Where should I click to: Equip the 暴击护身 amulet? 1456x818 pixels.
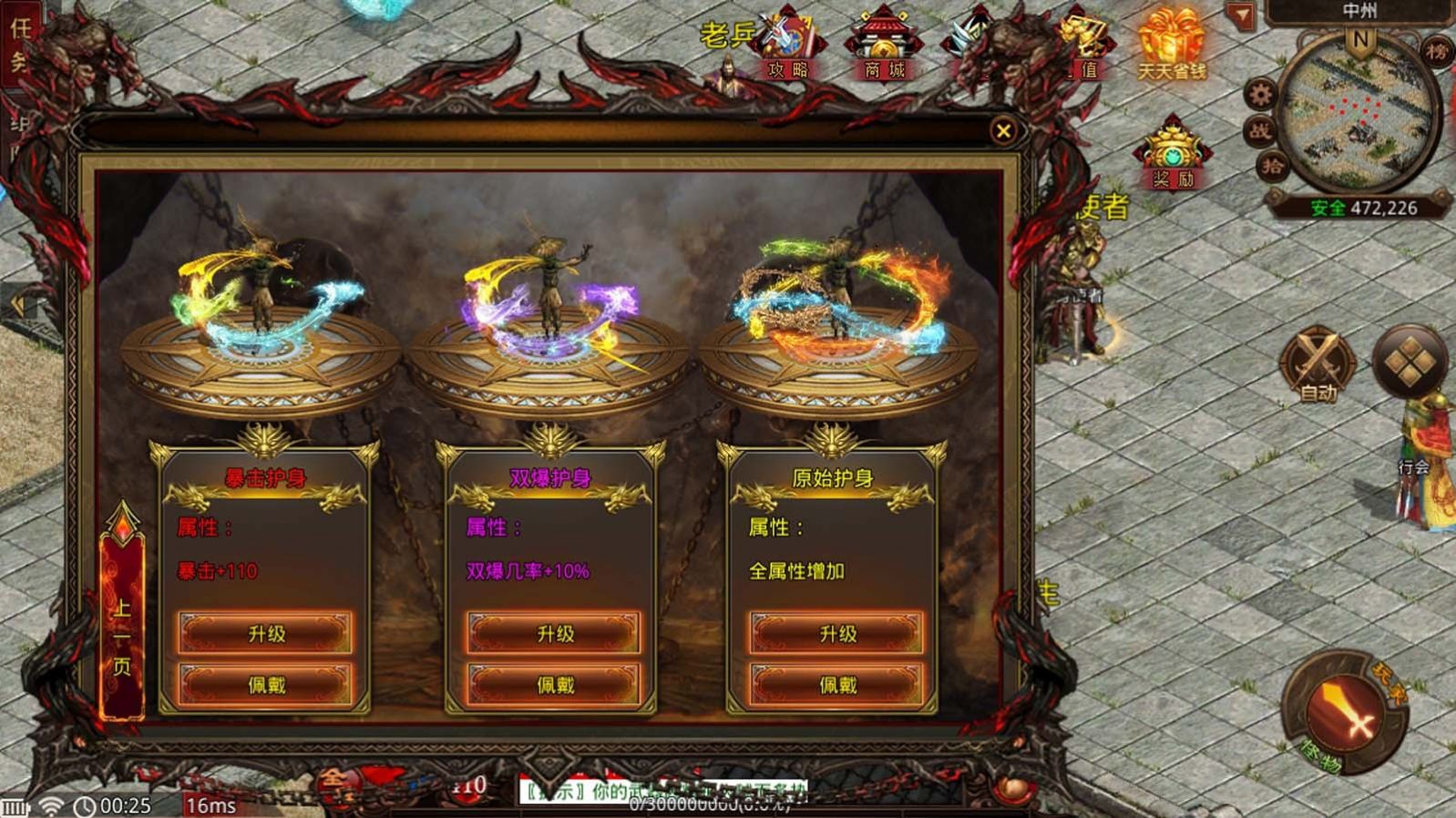[265, 684]
